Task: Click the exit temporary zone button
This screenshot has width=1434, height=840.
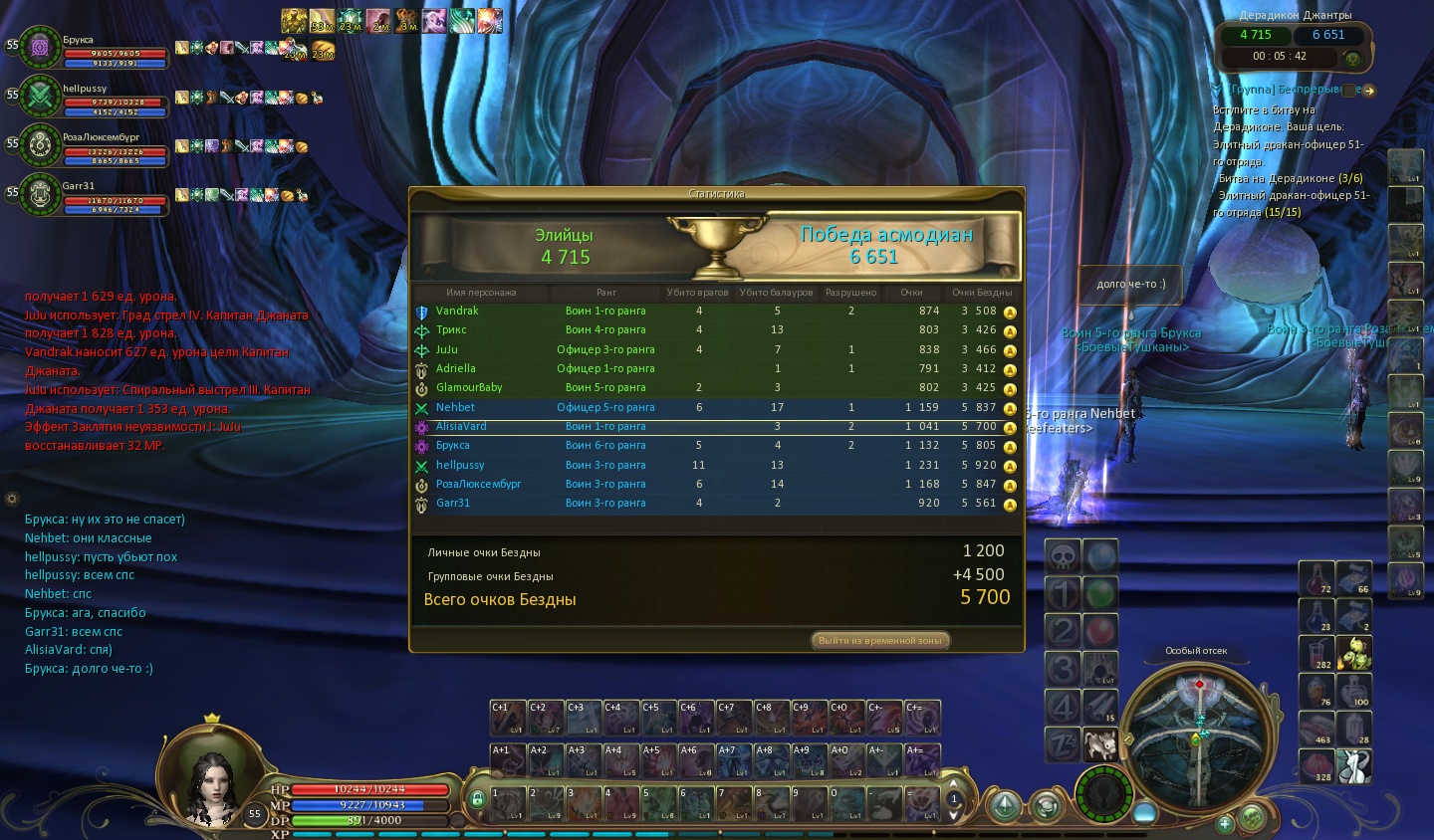Action: [x=880, y=641]
